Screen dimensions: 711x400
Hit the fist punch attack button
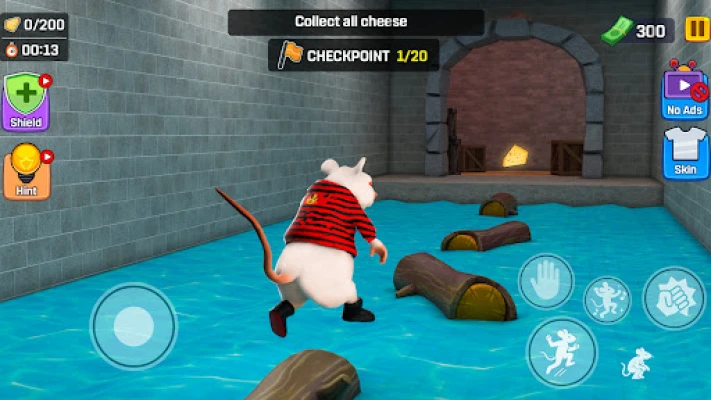(x=674, y=298)
